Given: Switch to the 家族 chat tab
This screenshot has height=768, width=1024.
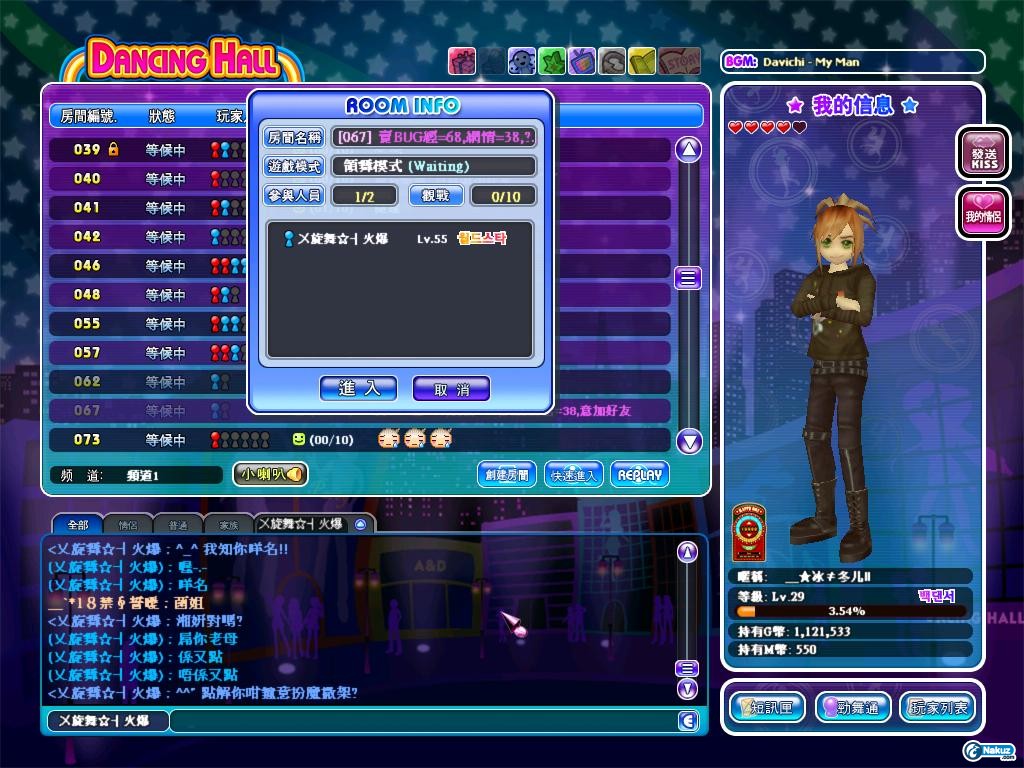Looking at the screenshot, I should pos(228,524).
